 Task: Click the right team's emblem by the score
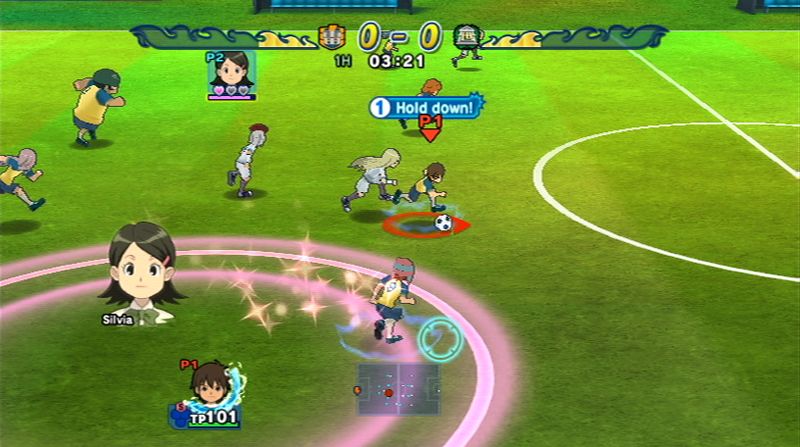pyautogui.click(x=465, y=38)
